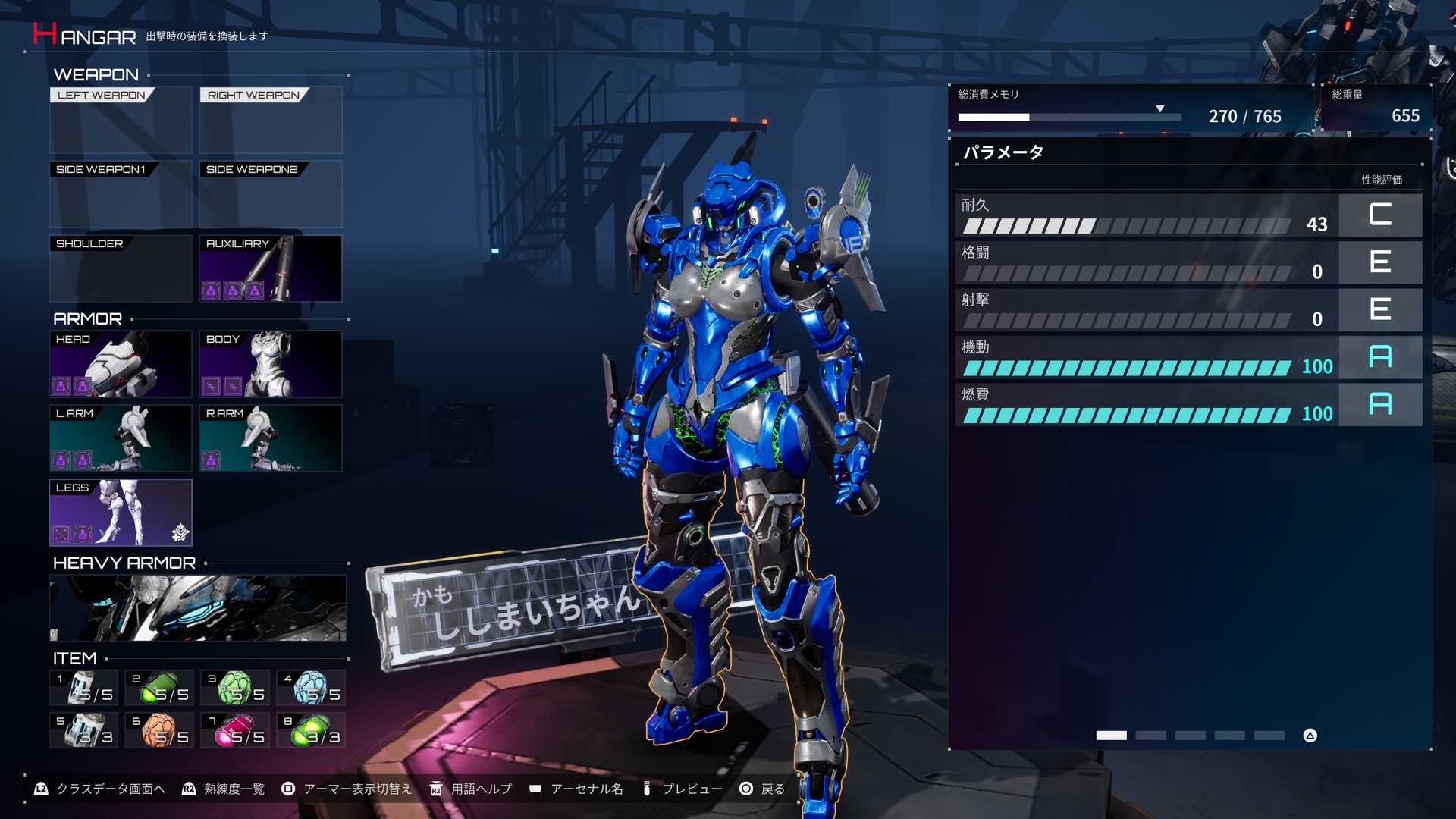The image size is (1456, 819).
Task: Select item slot 1
Action: (x=84, y=688)
